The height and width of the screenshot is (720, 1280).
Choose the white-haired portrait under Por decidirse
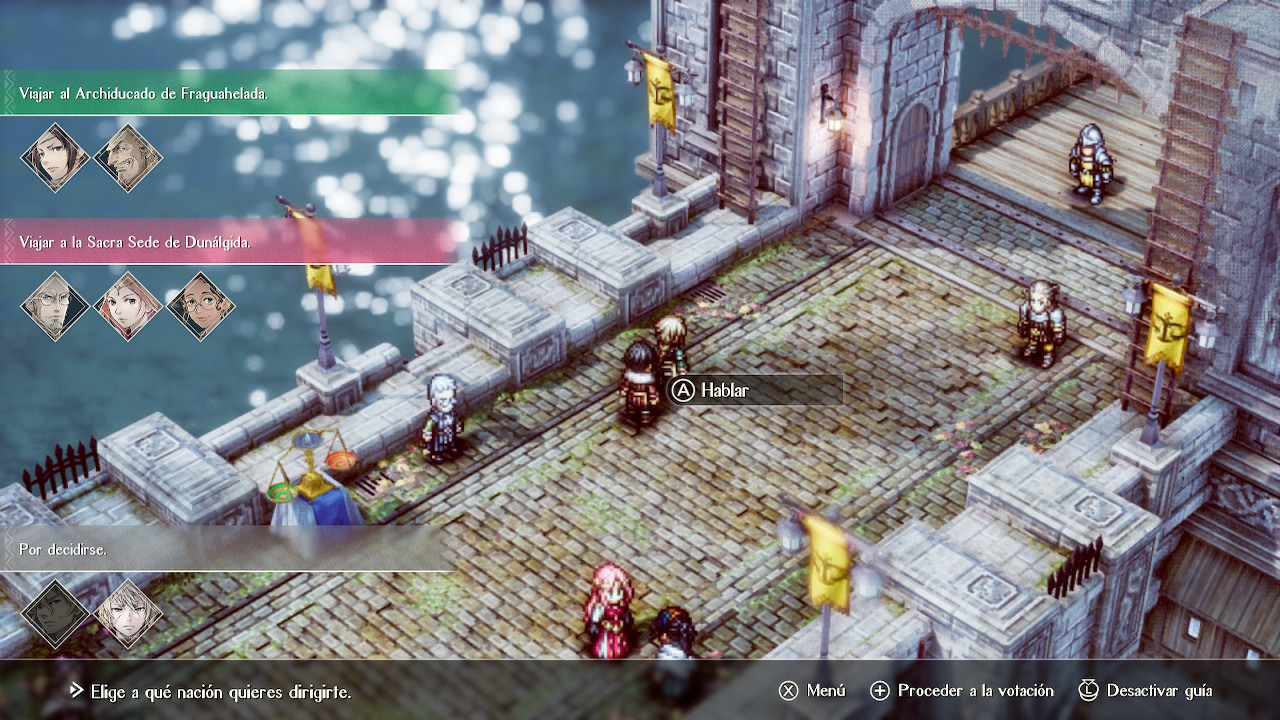point(128,613)
